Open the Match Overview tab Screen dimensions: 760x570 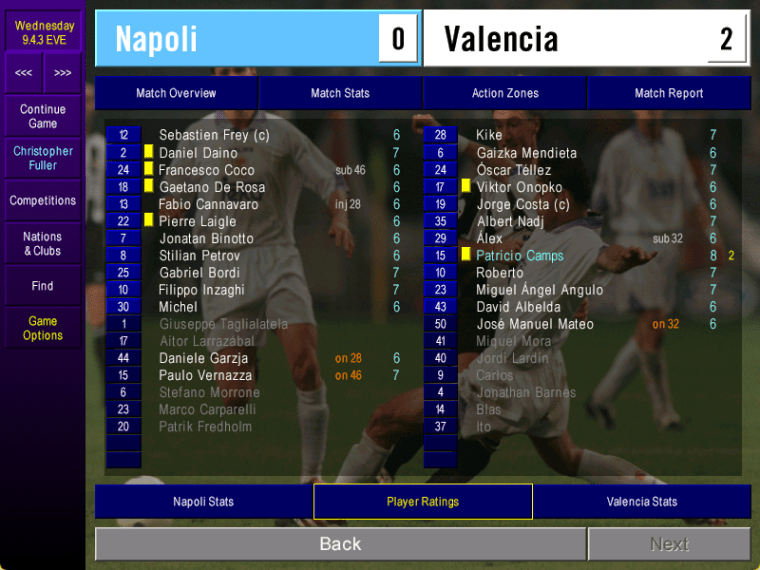[x=176, y=93]
